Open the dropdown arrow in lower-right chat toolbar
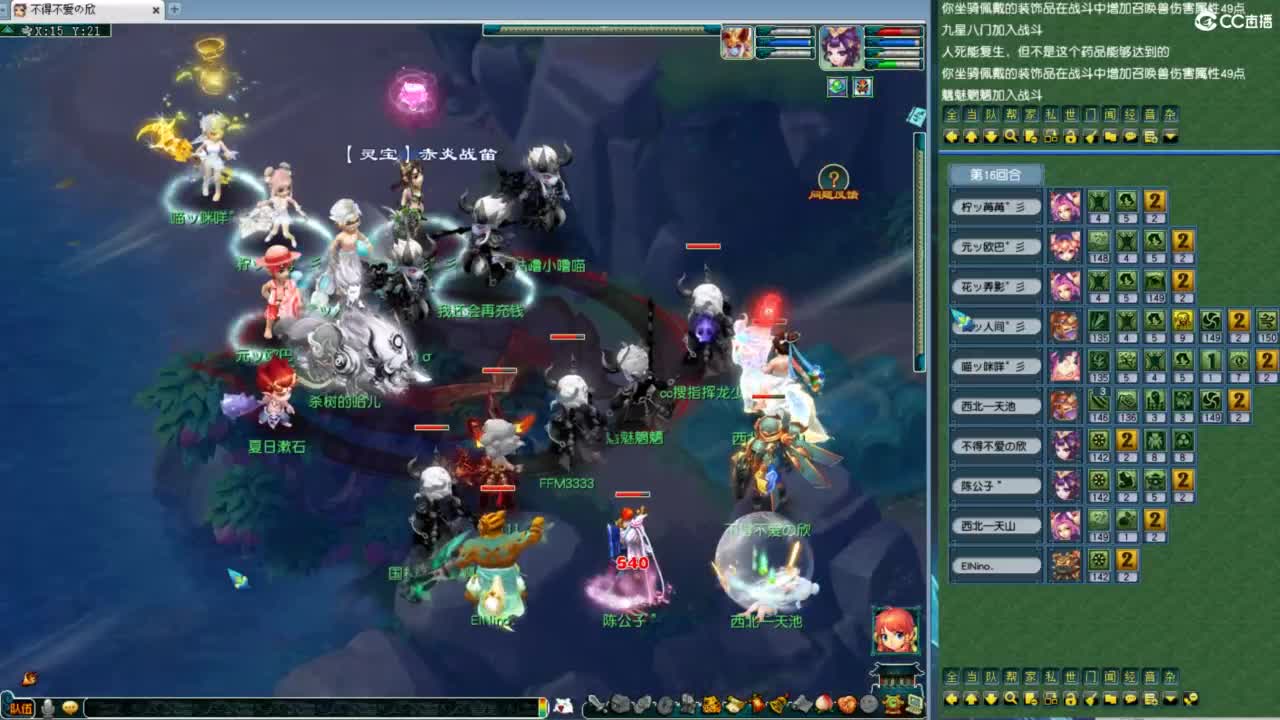Viewport: 1280px width, 720px height. pyautogui.click(x=1170, y=699)
